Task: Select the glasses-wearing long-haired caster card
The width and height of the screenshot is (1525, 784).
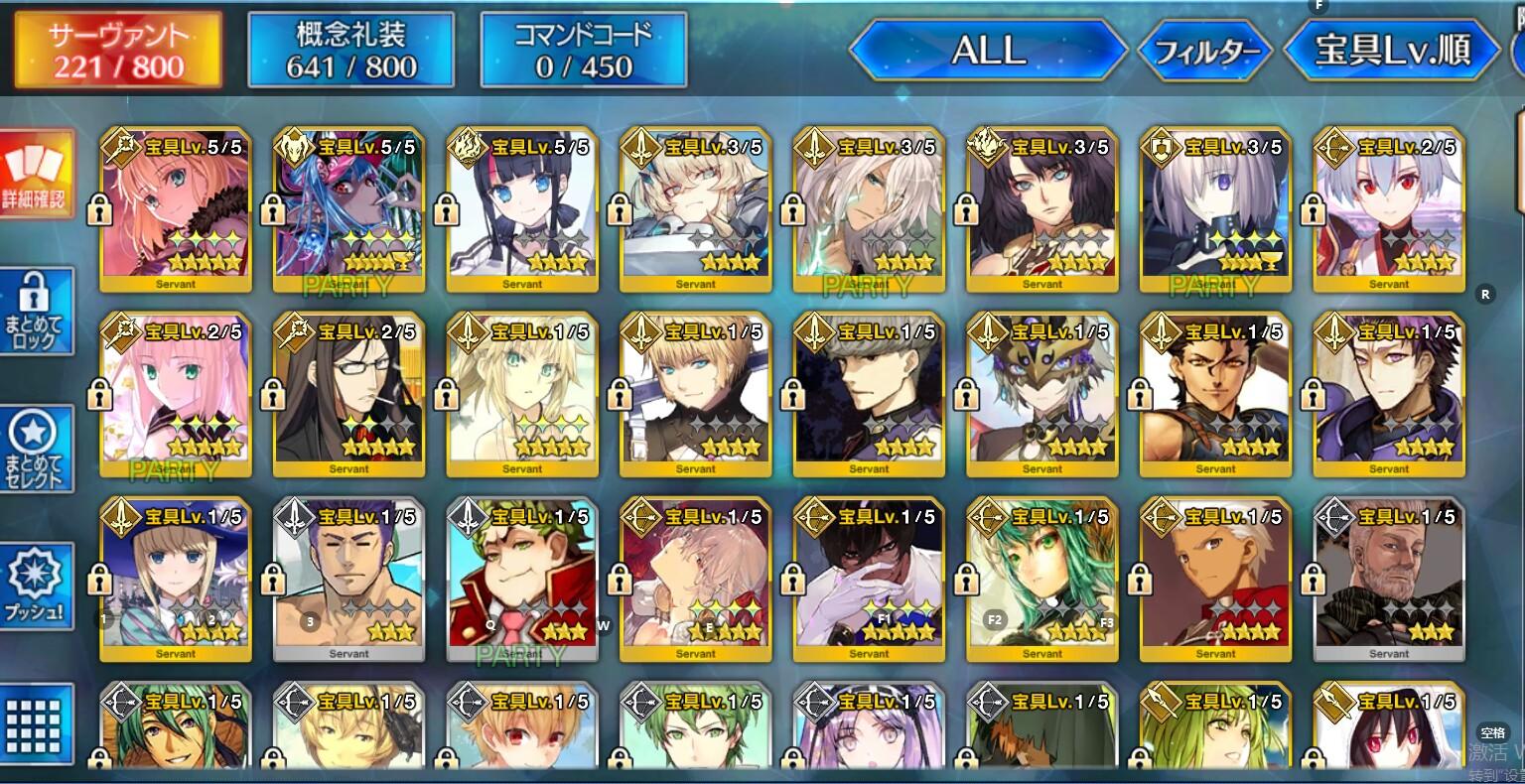Action: coord(349,395)
